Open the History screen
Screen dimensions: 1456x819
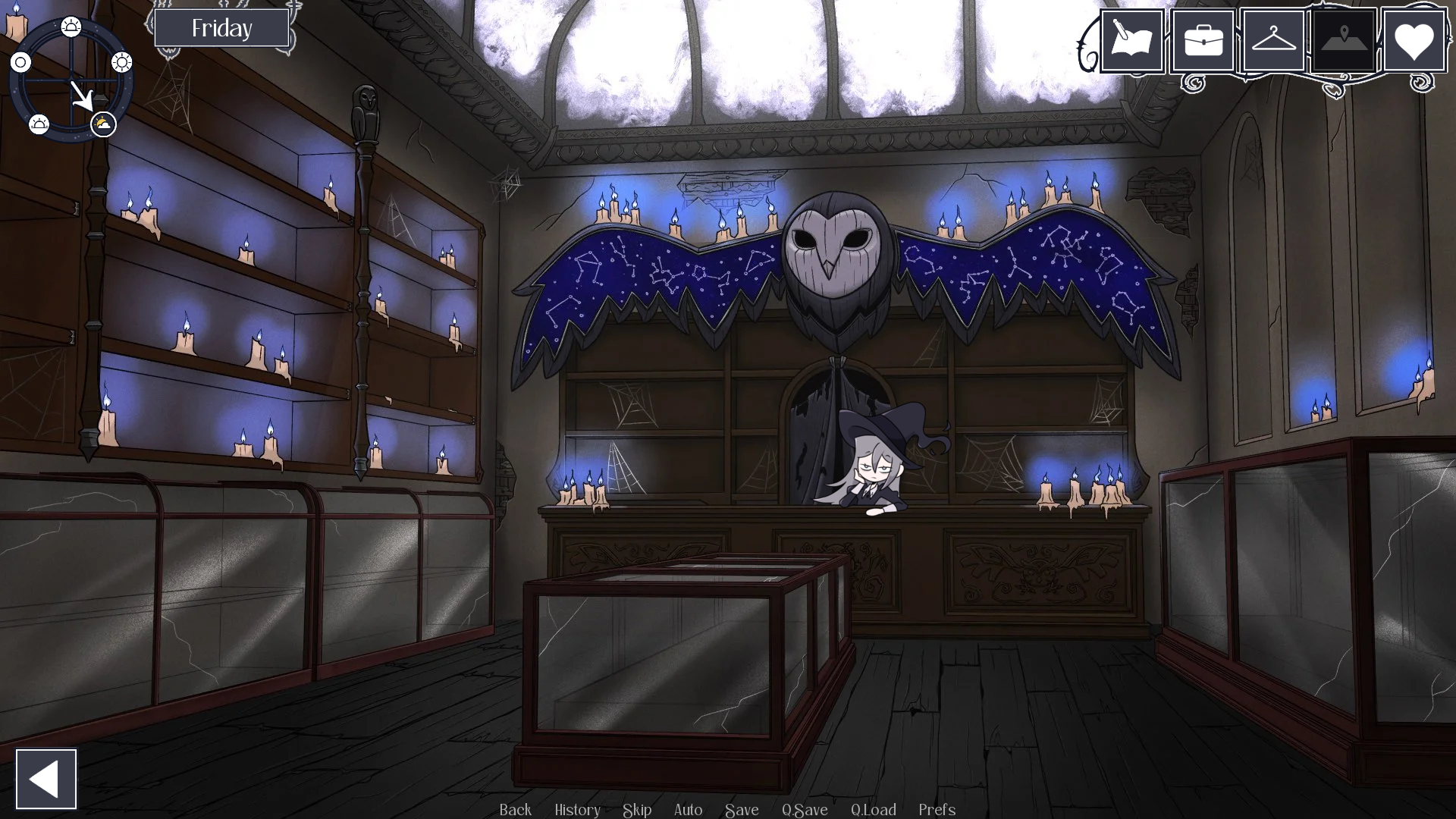[x=577, y=810]
